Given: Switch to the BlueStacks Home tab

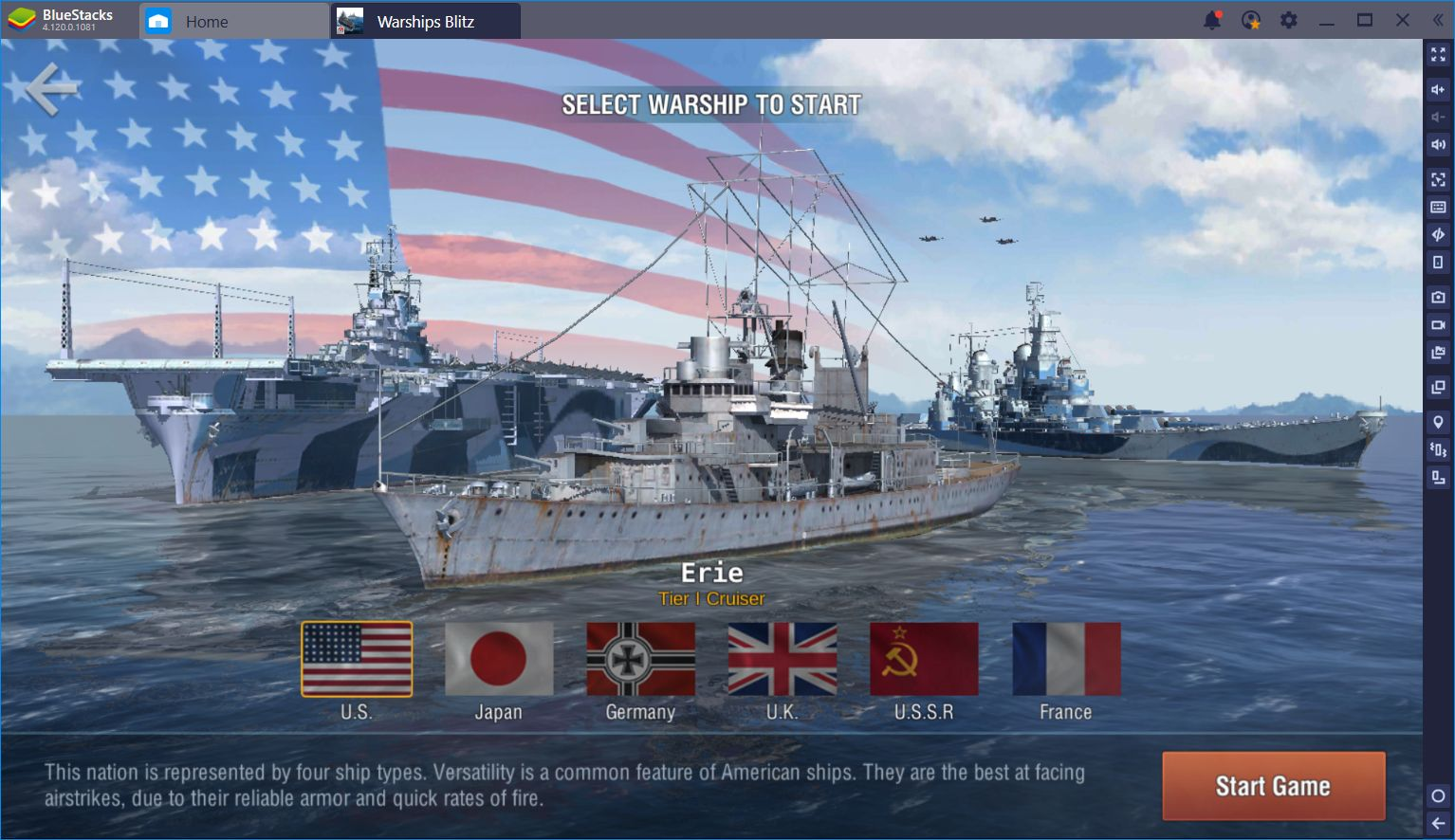Looking at the screenshot, I should 206,21.
